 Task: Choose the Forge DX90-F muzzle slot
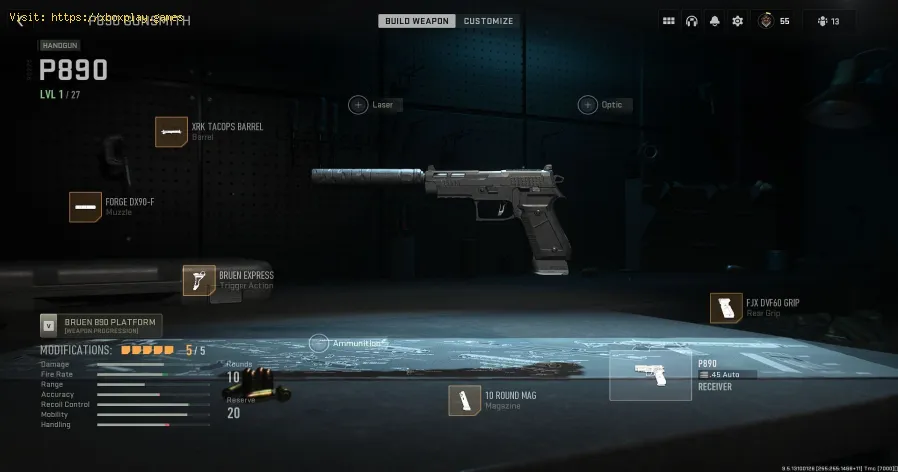[x=85, y=206]
